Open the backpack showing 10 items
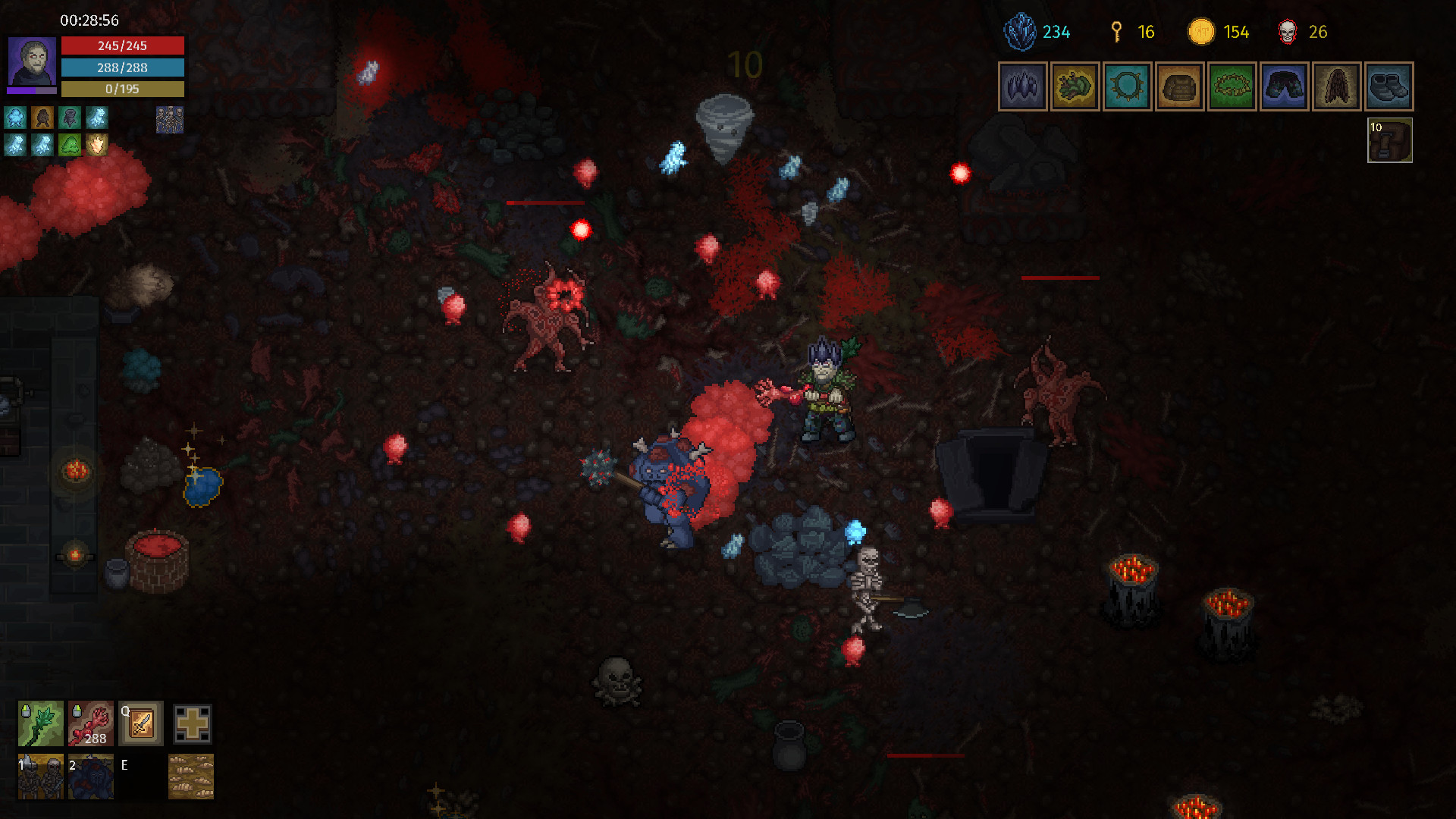This screenshot has width=1456, height=819. [x=1390, y=141]
